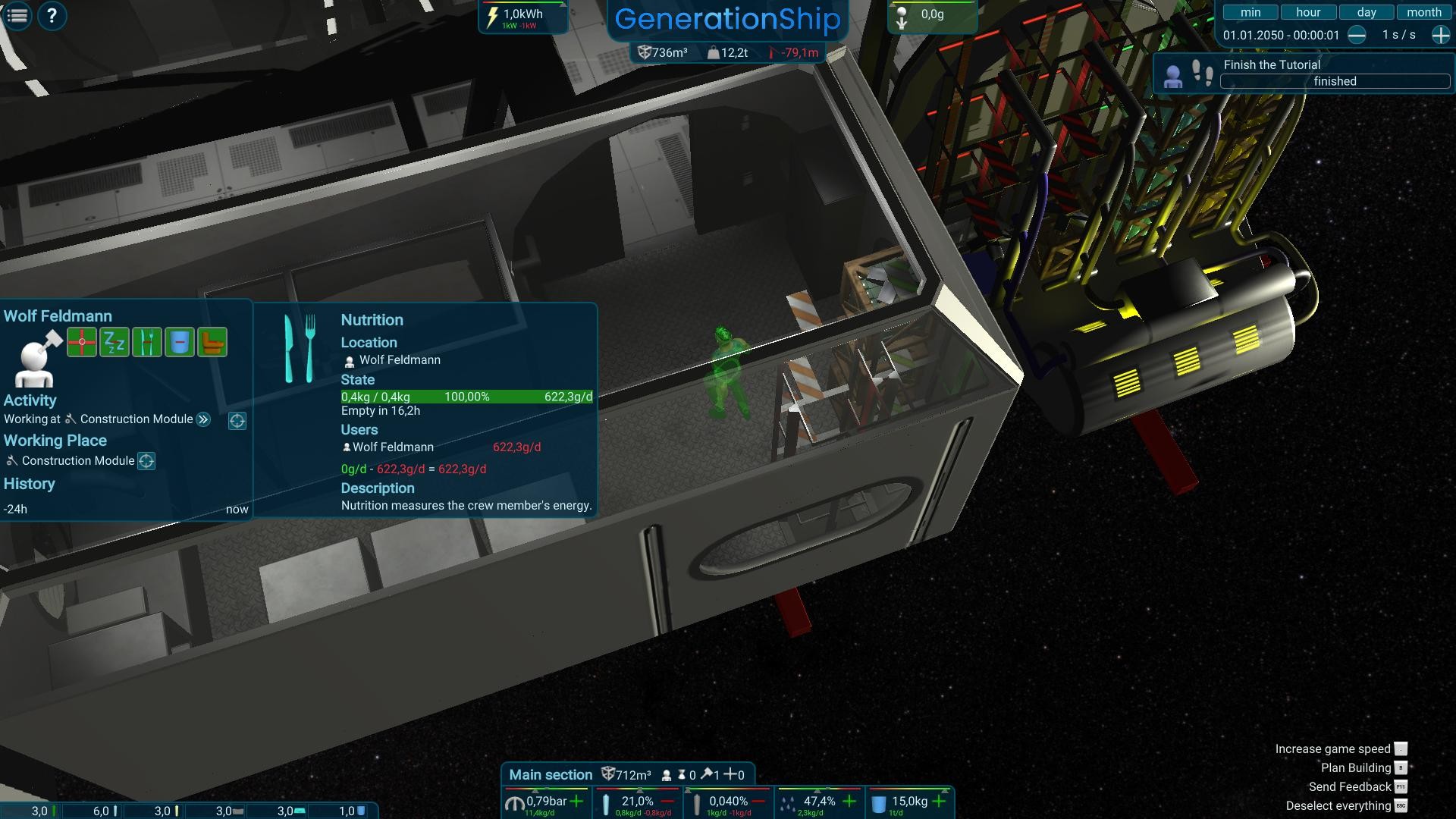Click the blue cup hydration icon
Viewport: 1456px width, 819px height.
point(181,343)
